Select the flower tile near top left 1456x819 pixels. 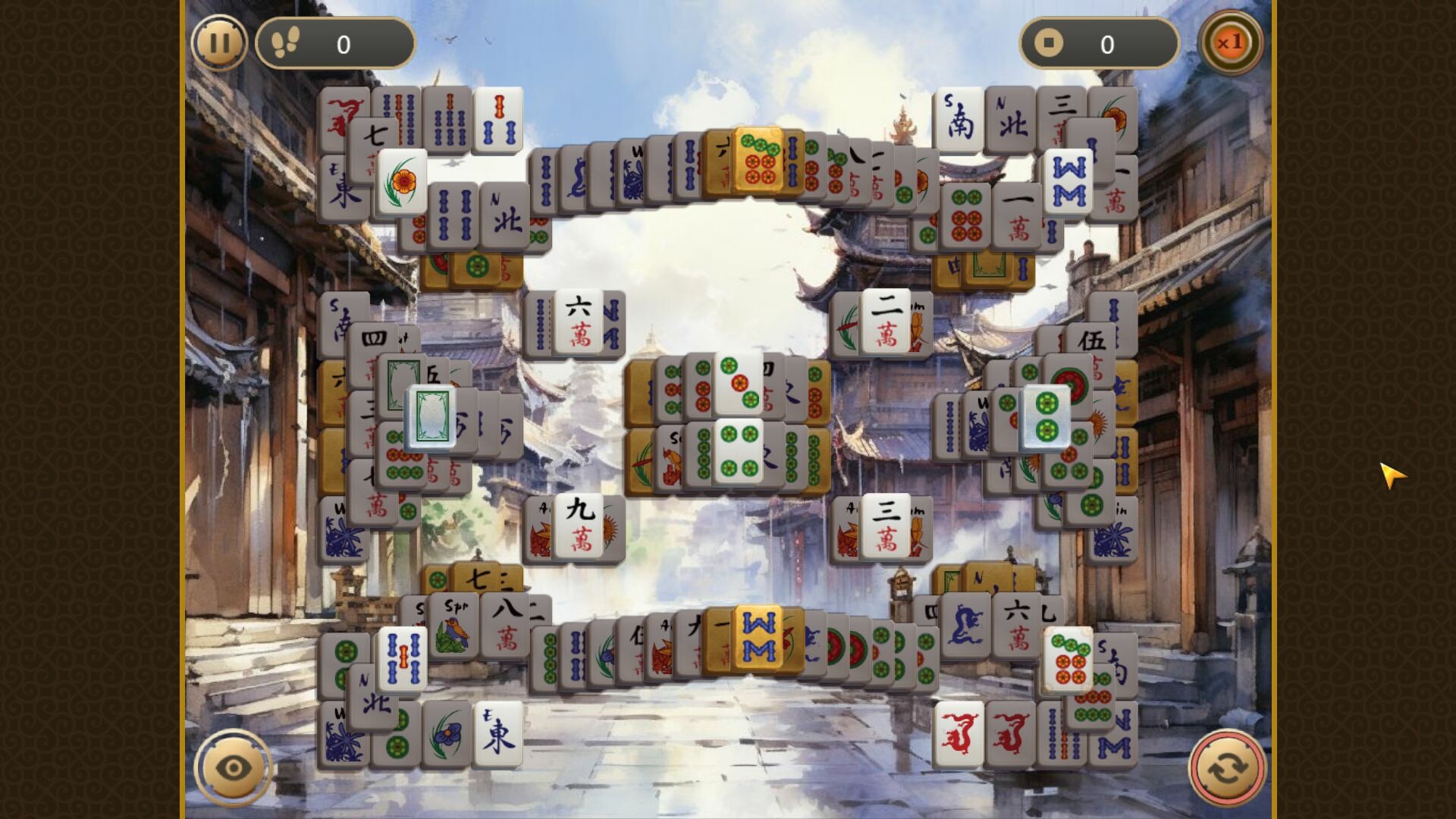[x=402, y=182]
